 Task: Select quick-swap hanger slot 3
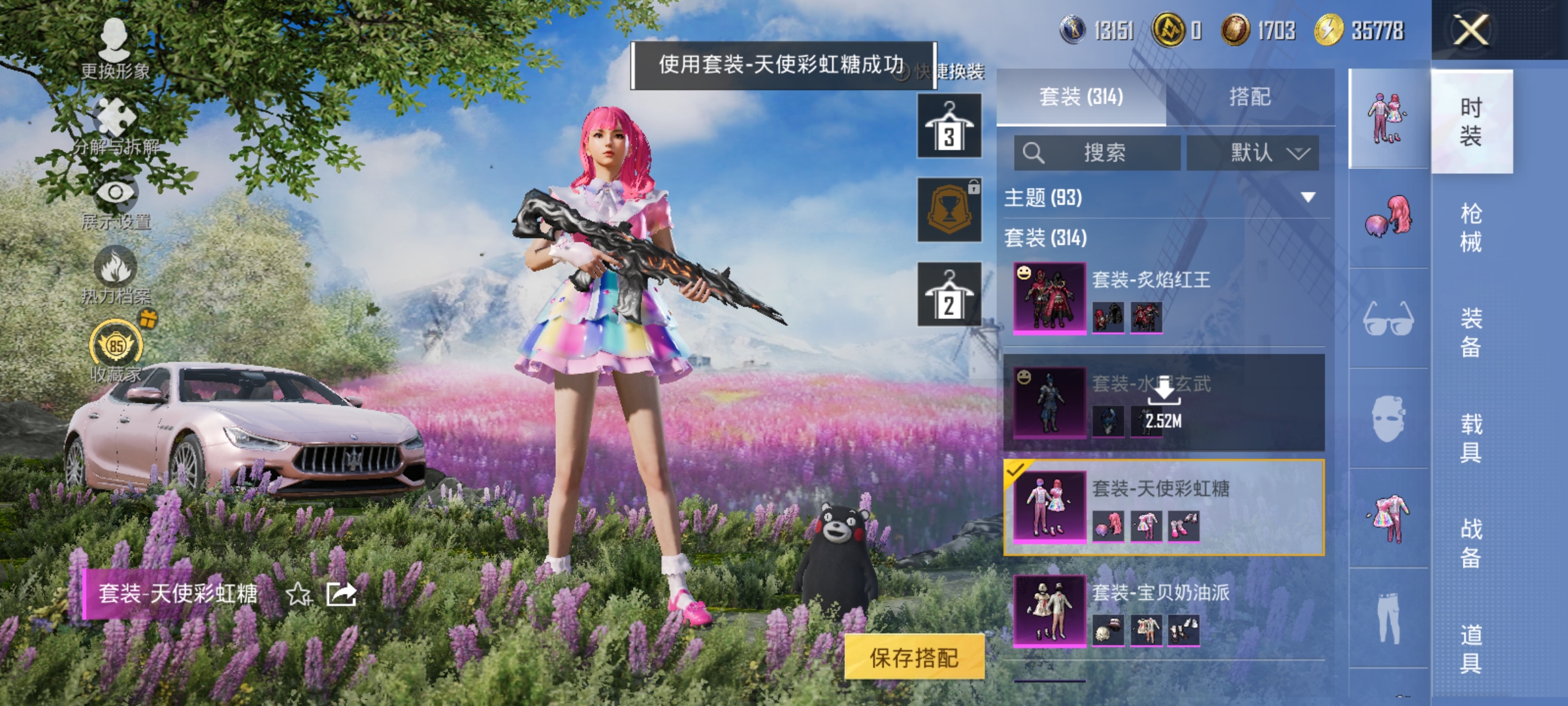click(x=949, y=124)
